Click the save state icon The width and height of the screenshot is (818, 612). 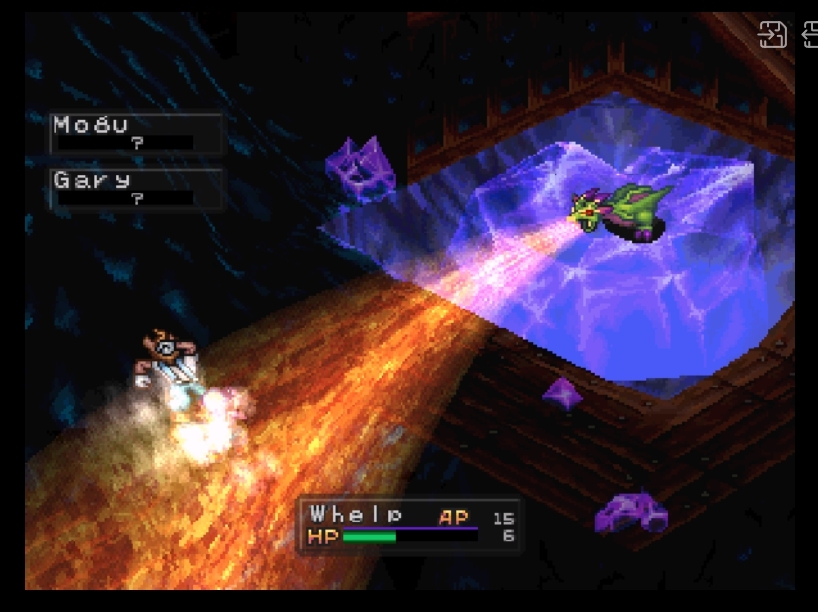pos(773,35)
